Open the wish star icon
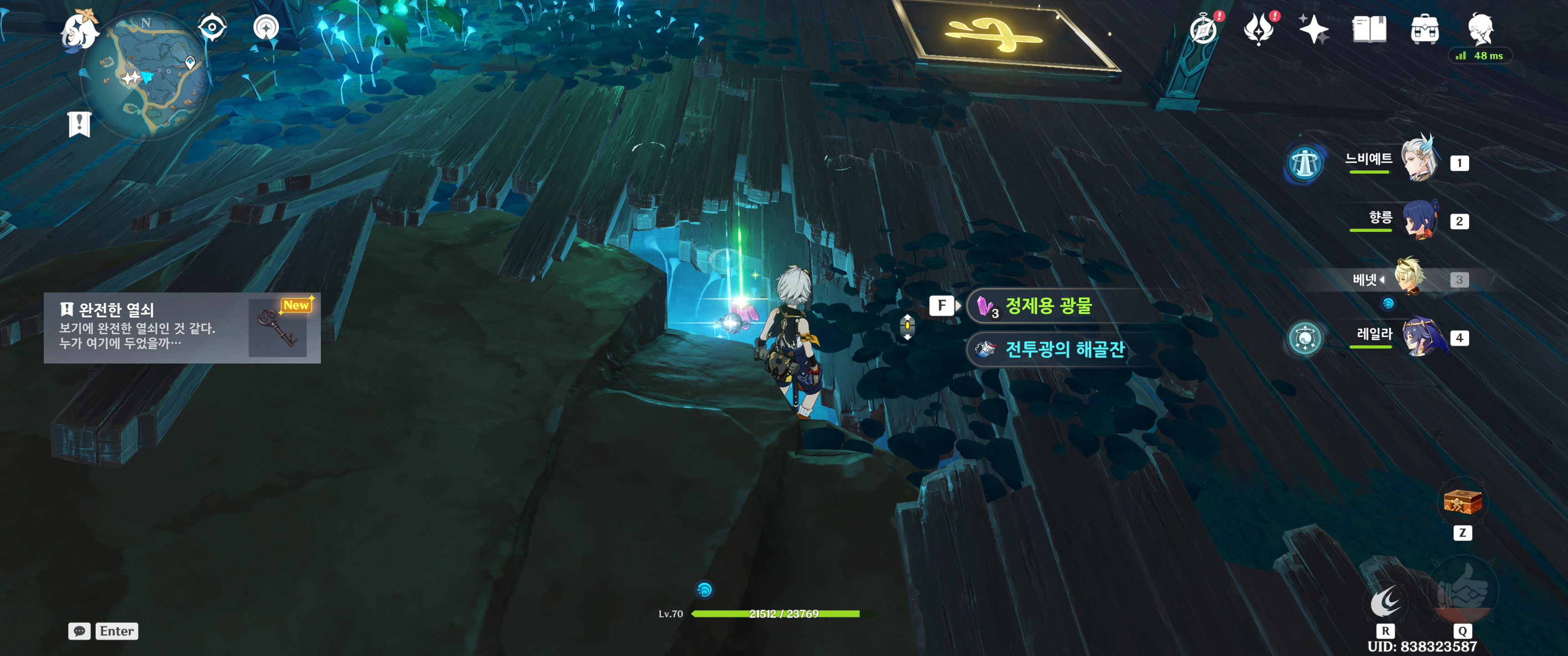The image size is (1568, 656). pyautogui.click(x=1313, y=30)
